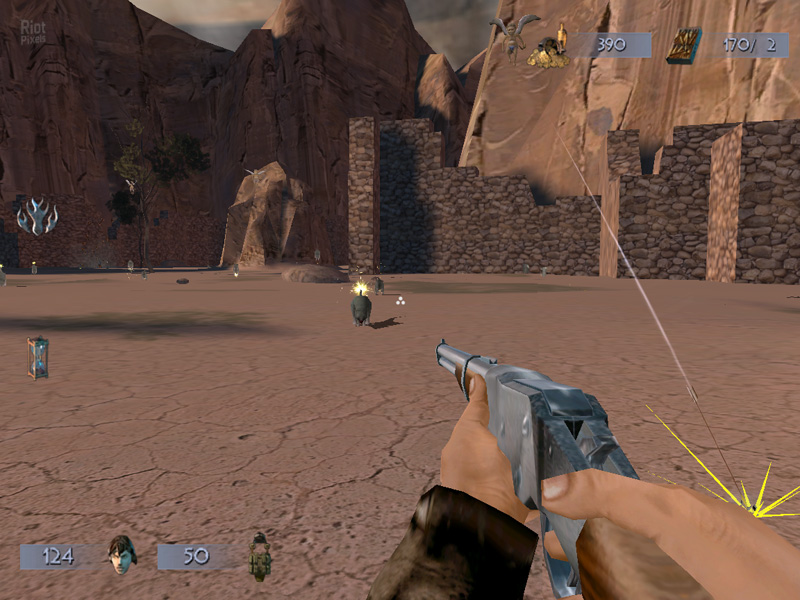Select the body armor icon
The height and width of the screenshot is (600, 800).
pos(259,555)
